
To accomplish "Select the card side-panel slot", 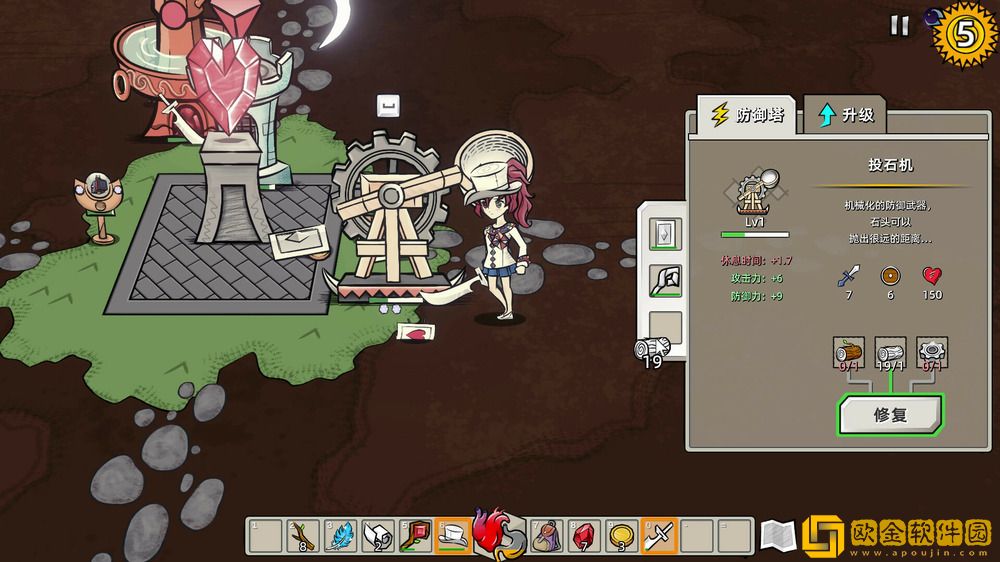I will [x=665, y=234].
